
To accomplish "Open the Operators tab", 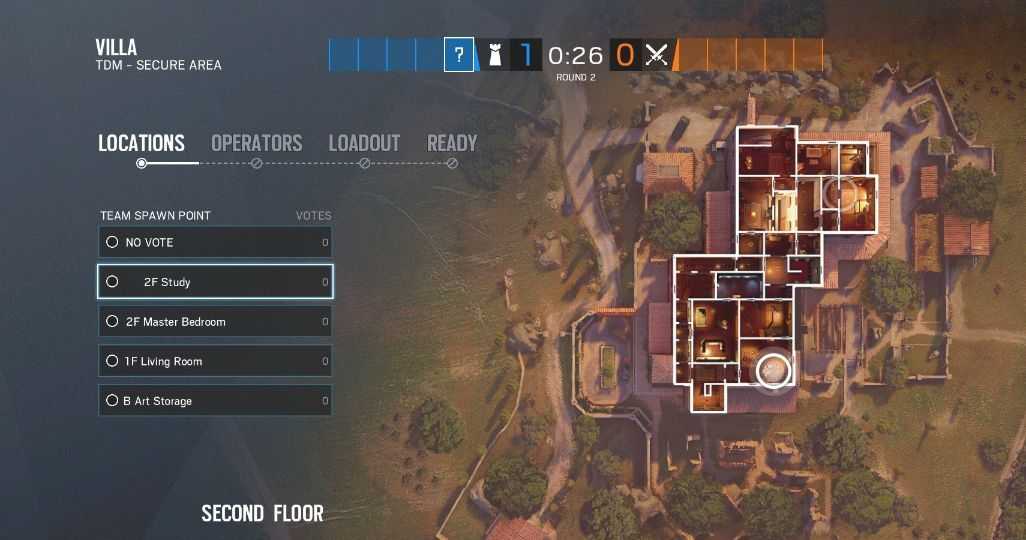I will pyautogui.click(x=256, y=143).
